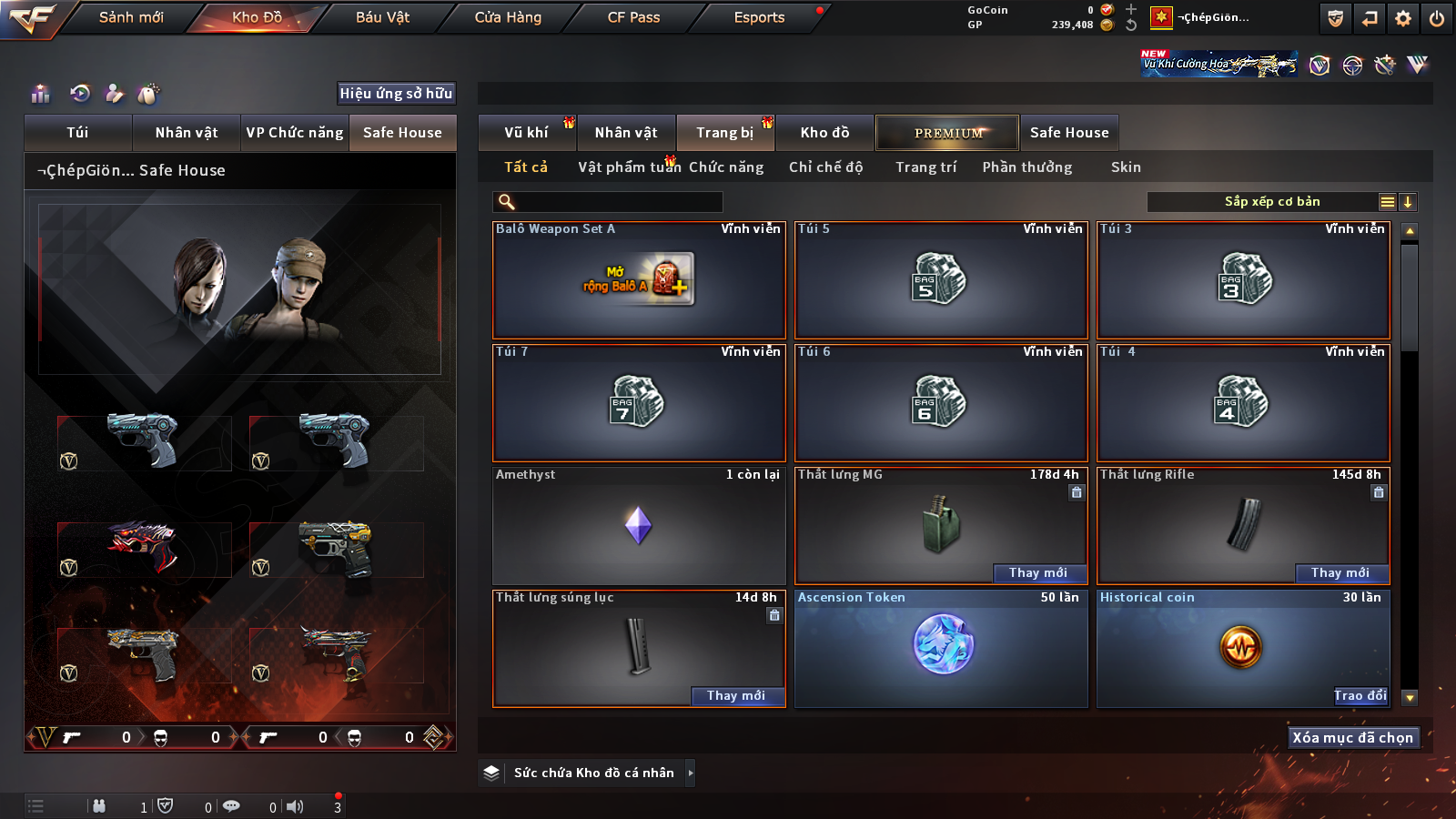Open the Sảnh mới lobby menu

pos(131,17)
